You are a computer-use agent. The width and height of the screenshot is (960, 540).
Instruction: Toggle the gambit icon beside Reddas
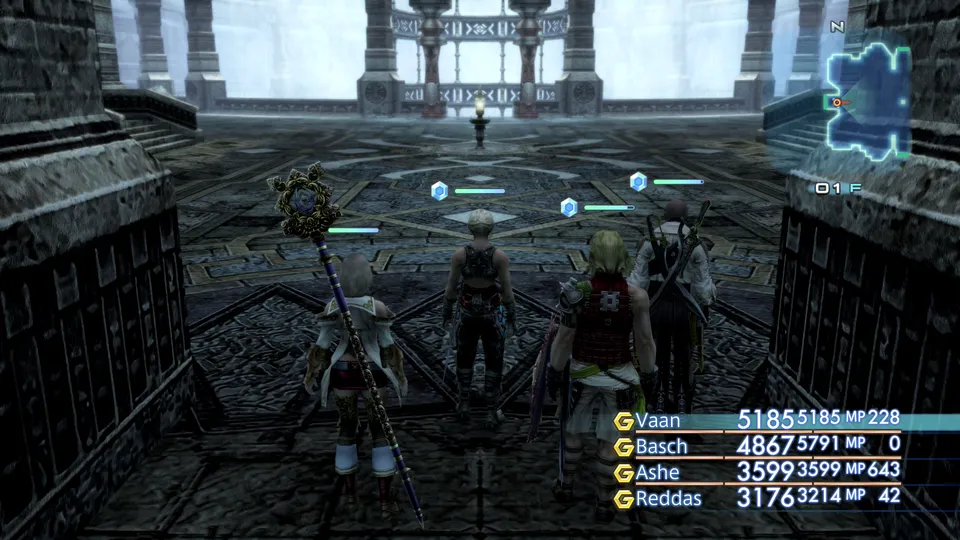(x=624, y=498)
